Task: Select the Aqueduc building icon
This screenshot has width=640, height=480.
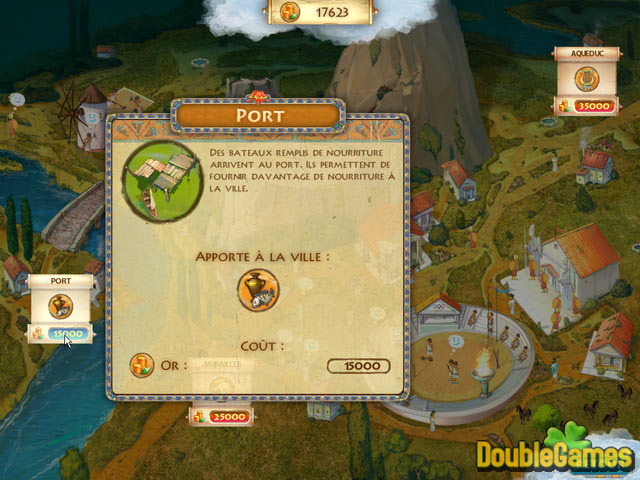Action: pyautogui.click(x=584, y=77)
